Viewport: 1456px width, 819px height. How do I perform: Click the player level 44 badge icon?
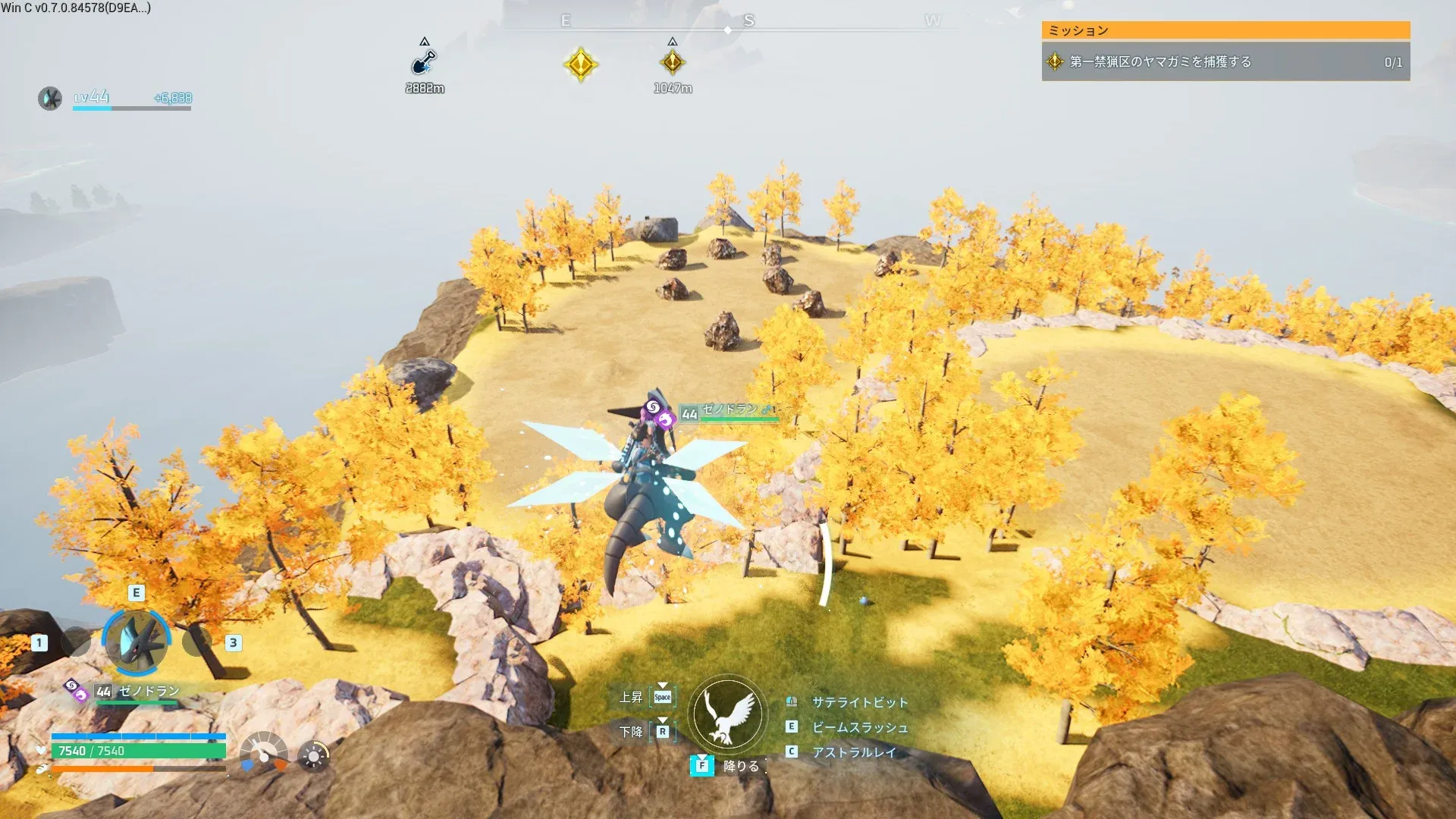point(50,99)
